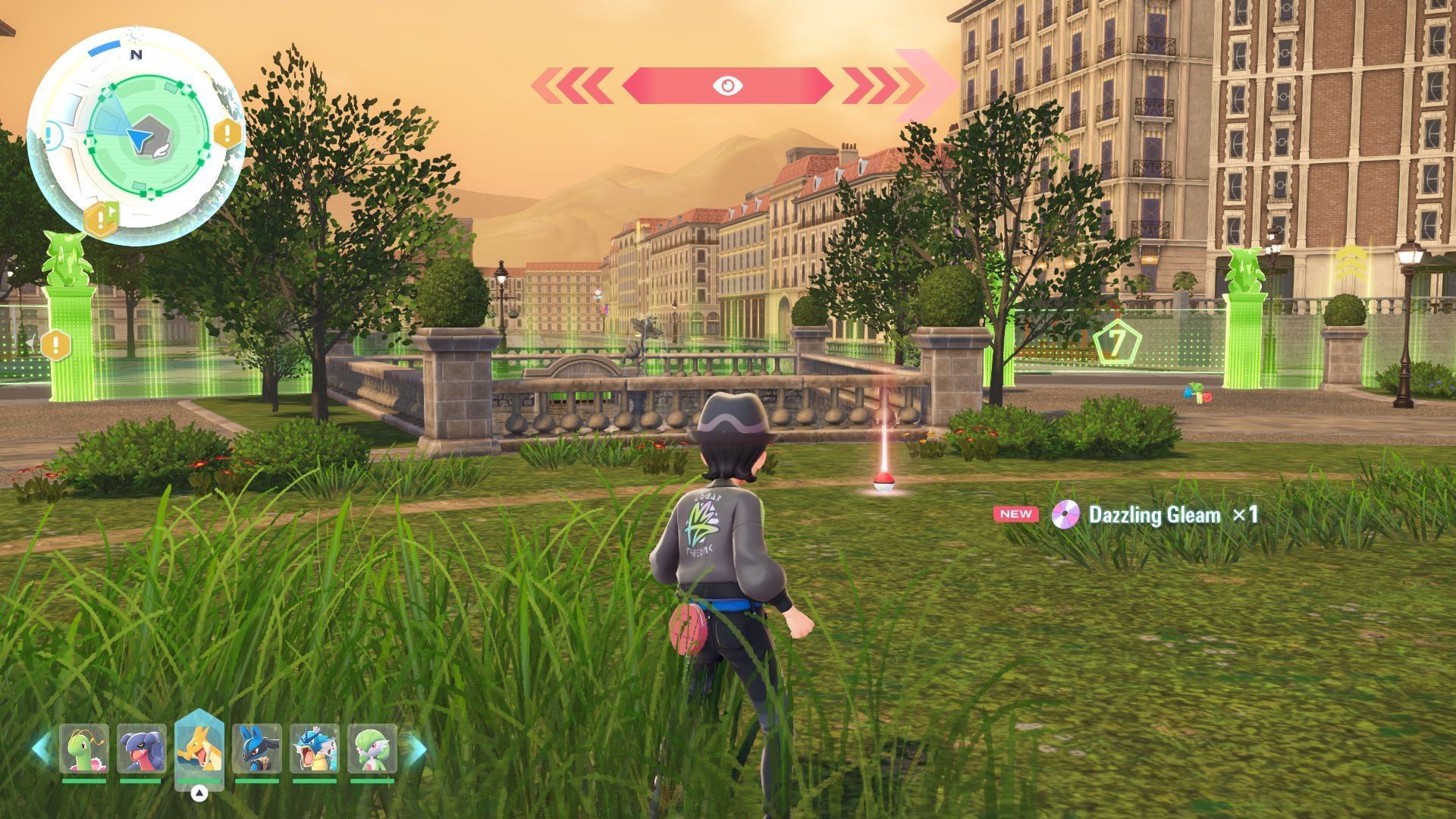This screenshot has width=1456, height=819.
Task: Click the party bar's left arrow
Action: click(x=41, y=749)
